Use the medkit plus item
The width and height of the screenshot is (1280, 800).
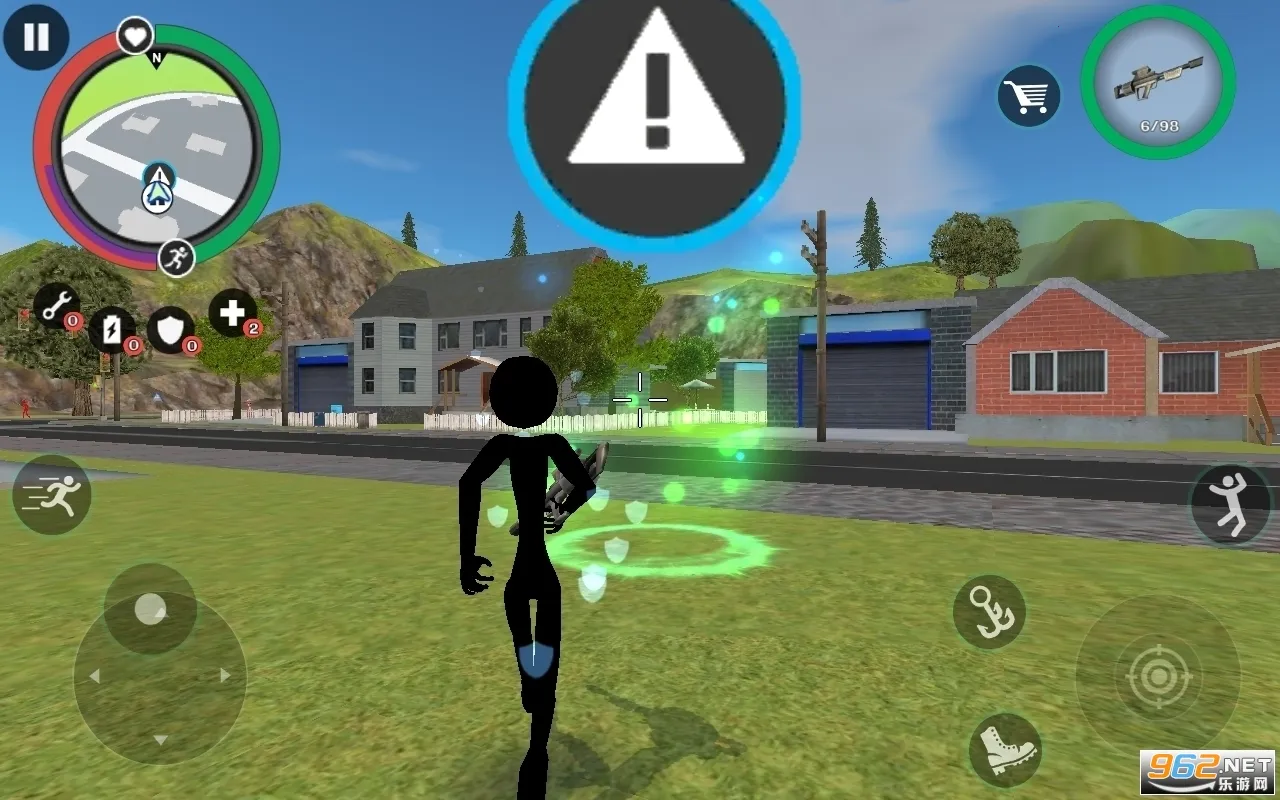click(233, 313)
